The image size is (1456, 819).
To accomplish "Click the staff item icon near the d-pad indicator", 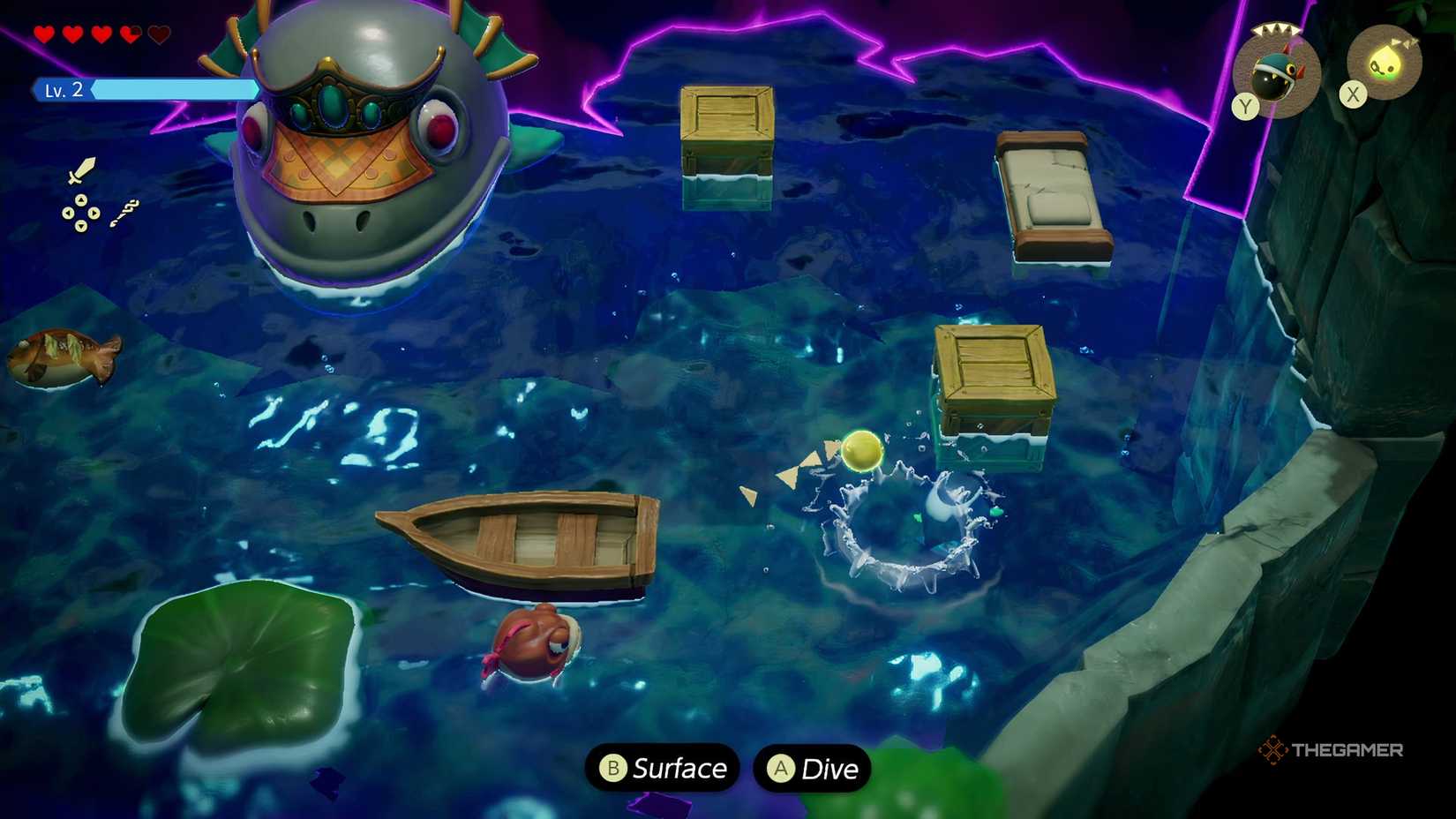I will (124, 212).
